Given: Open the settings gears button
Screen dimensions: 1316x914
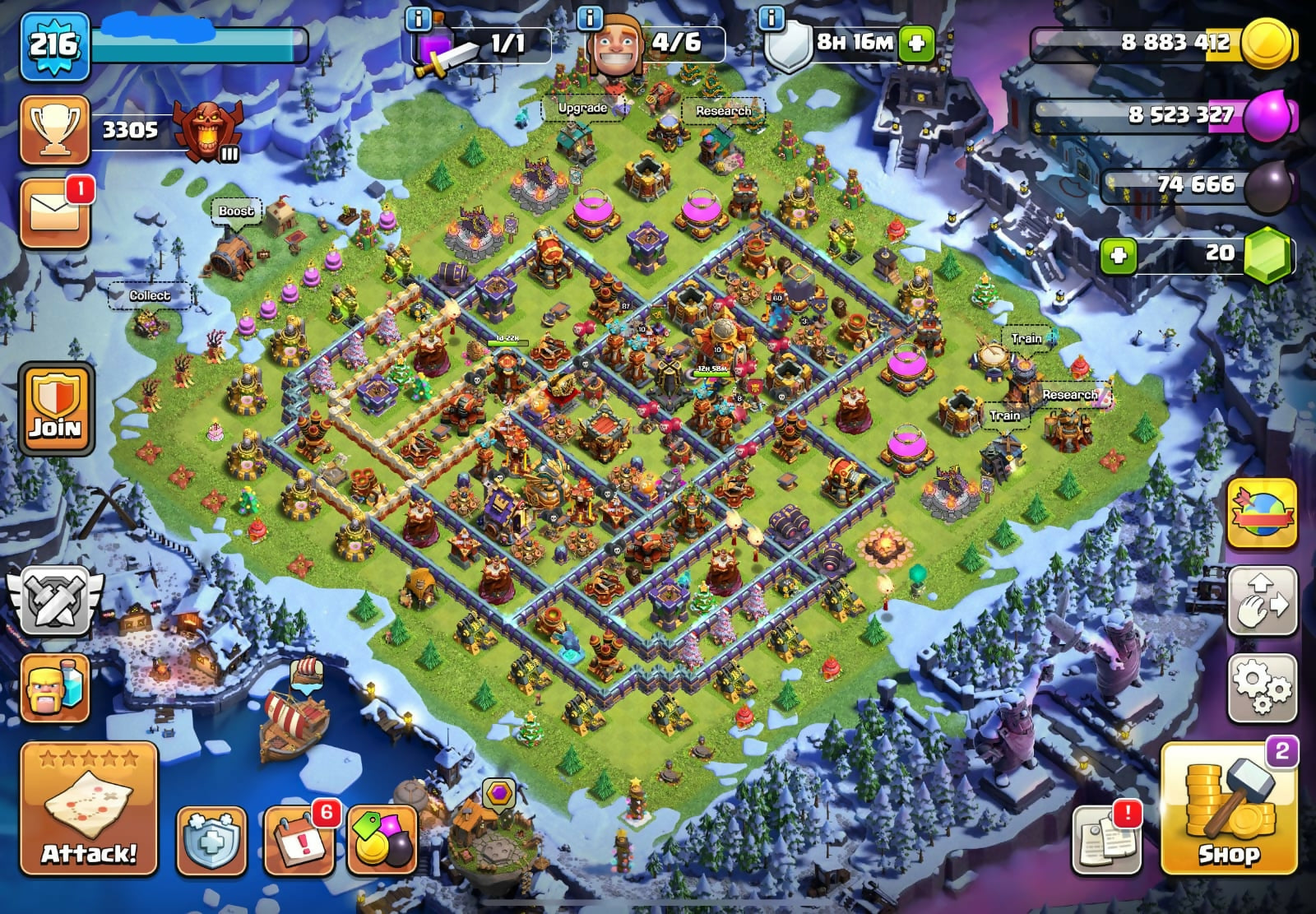Looking at the screenshot, I should (1262, 689).
